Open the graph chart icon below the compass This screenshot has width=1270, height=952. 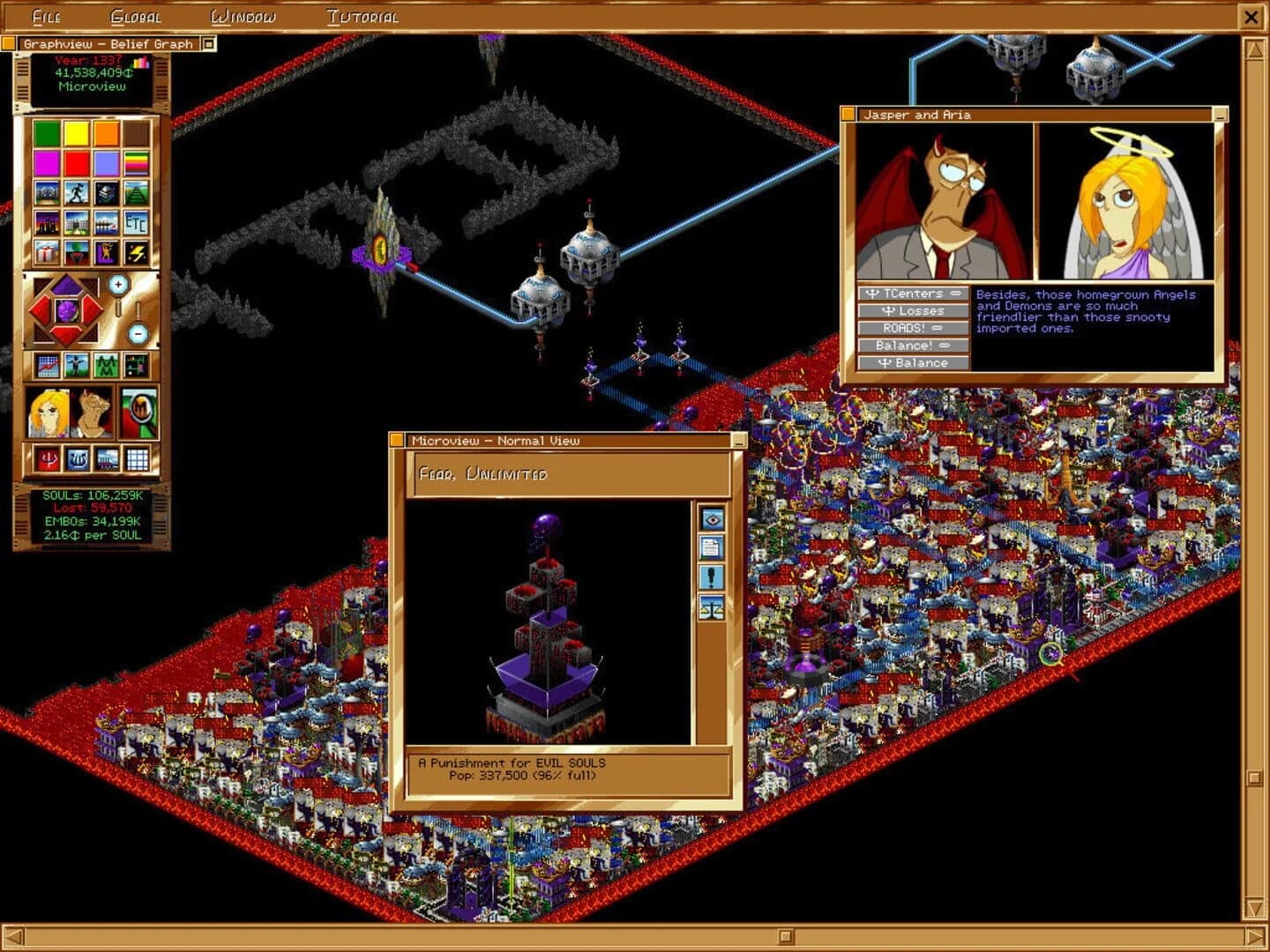(48, 366)
